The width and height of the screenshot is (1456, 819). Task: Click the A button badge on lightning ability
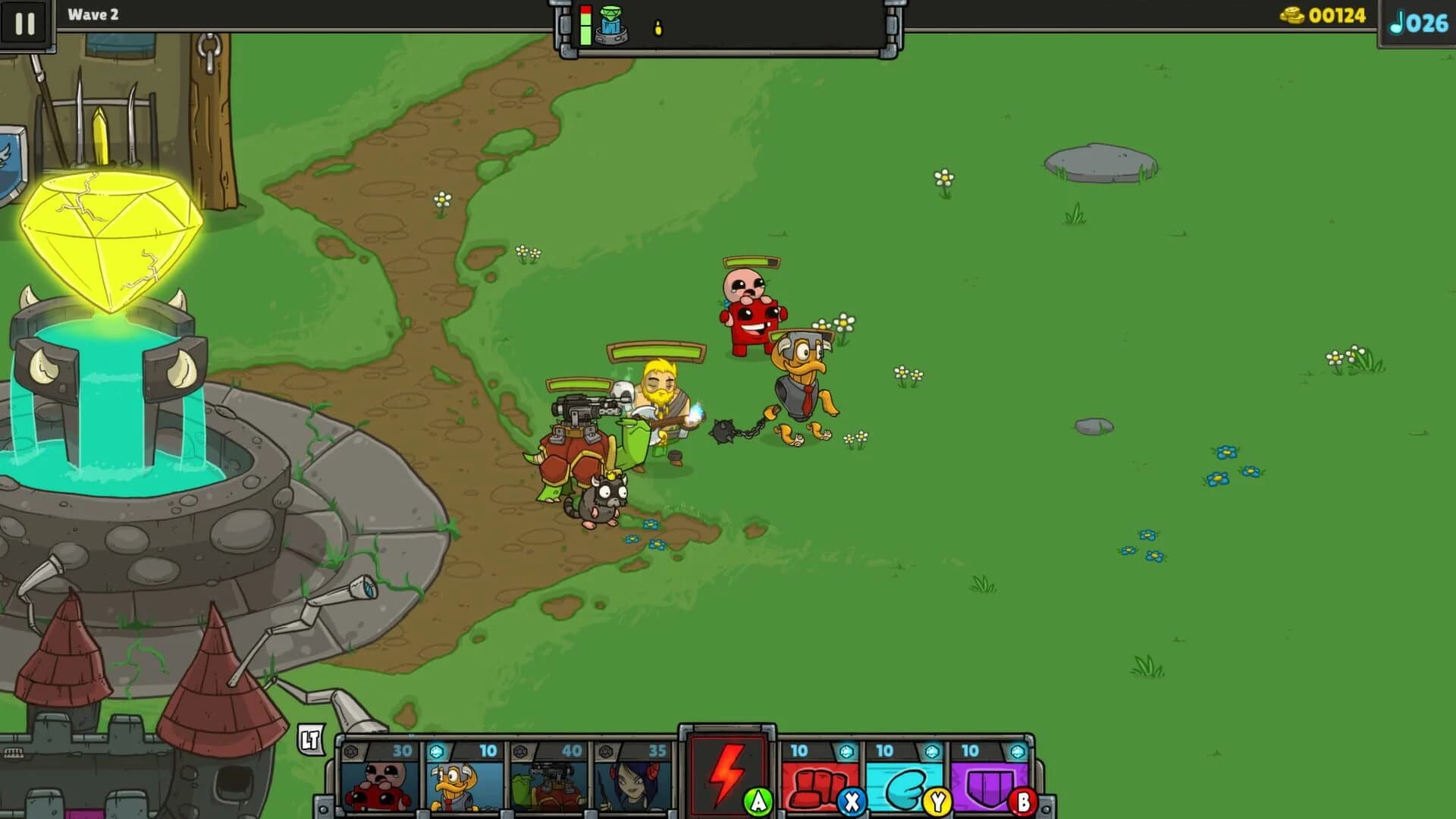click(x=756, y=802)
